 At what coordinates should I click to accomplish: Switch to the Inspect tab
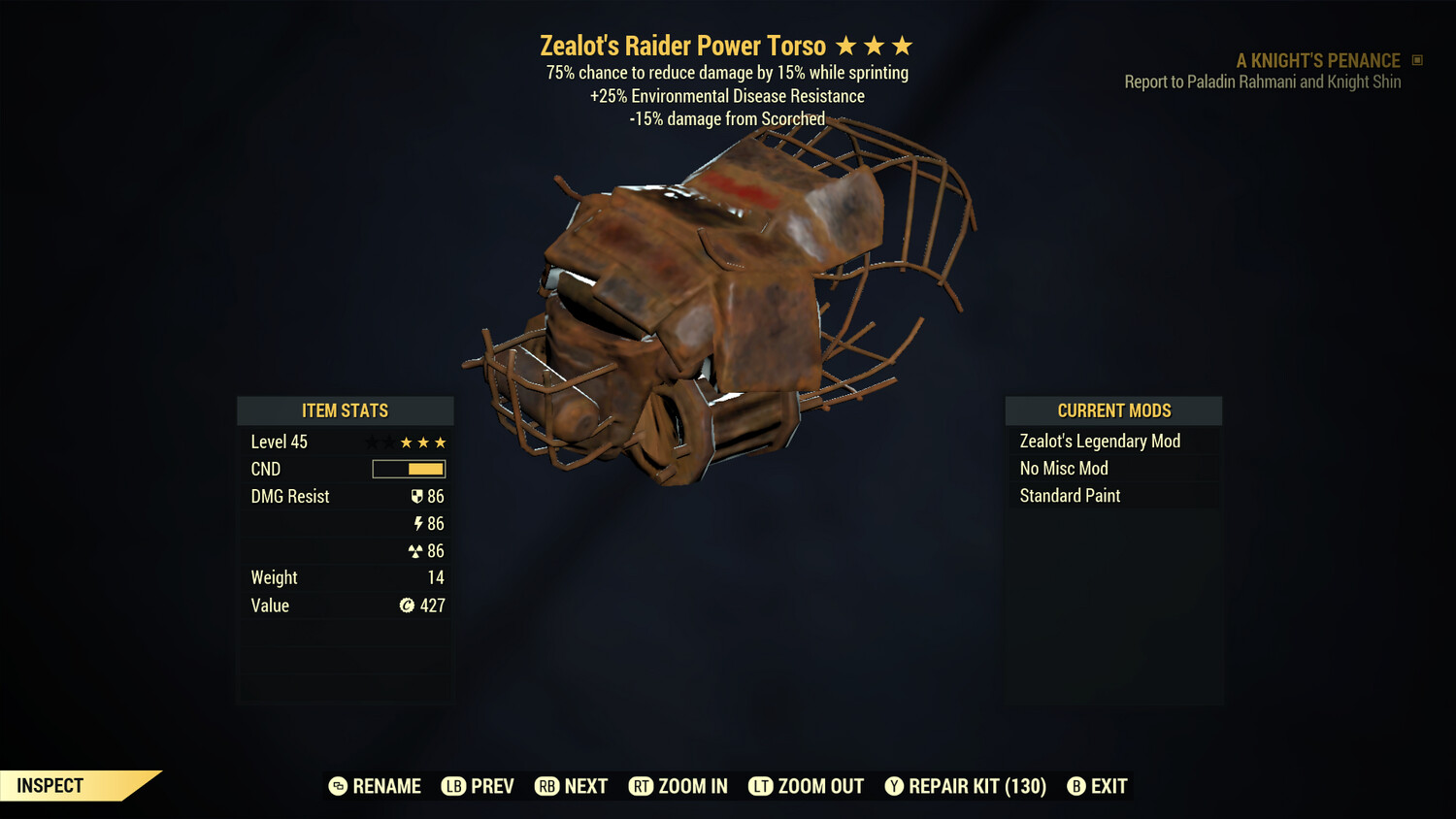49,785
